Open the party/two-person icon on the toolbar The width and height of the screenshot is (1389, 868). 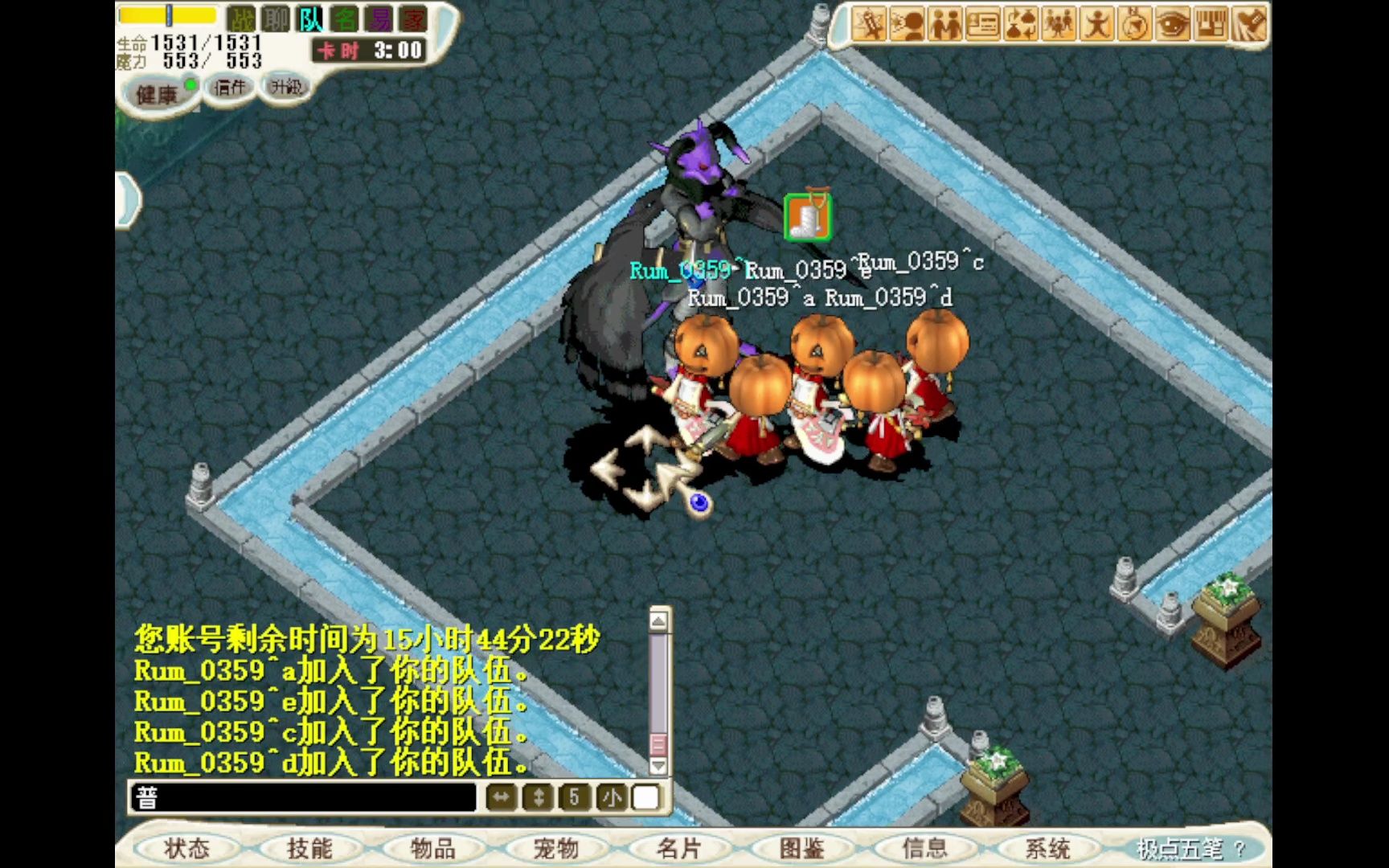tap(944, 24)
